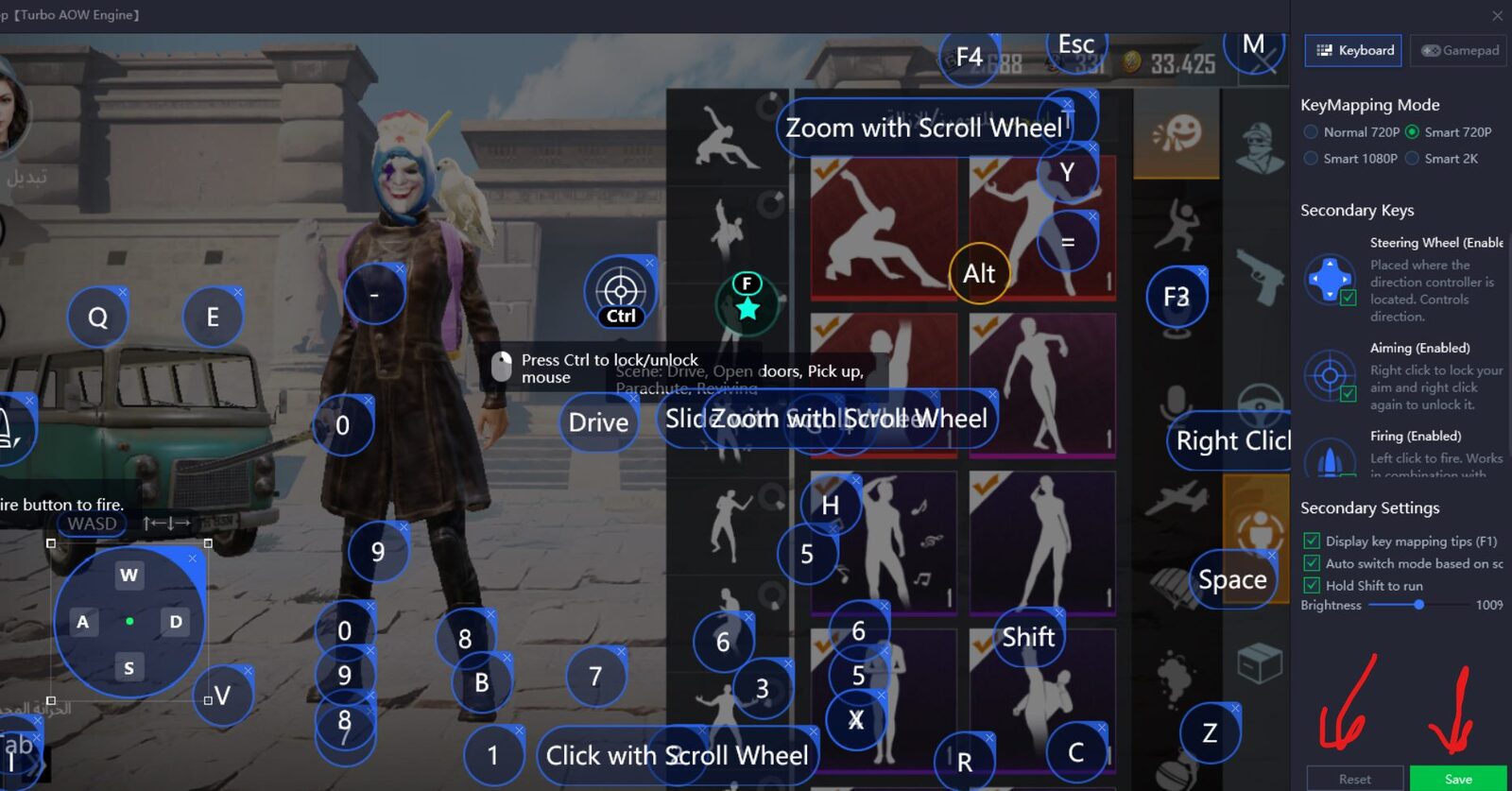The image size is (1512, 791).
Task: Click the F3 key mapping marker
Action: coord(1177,298)
